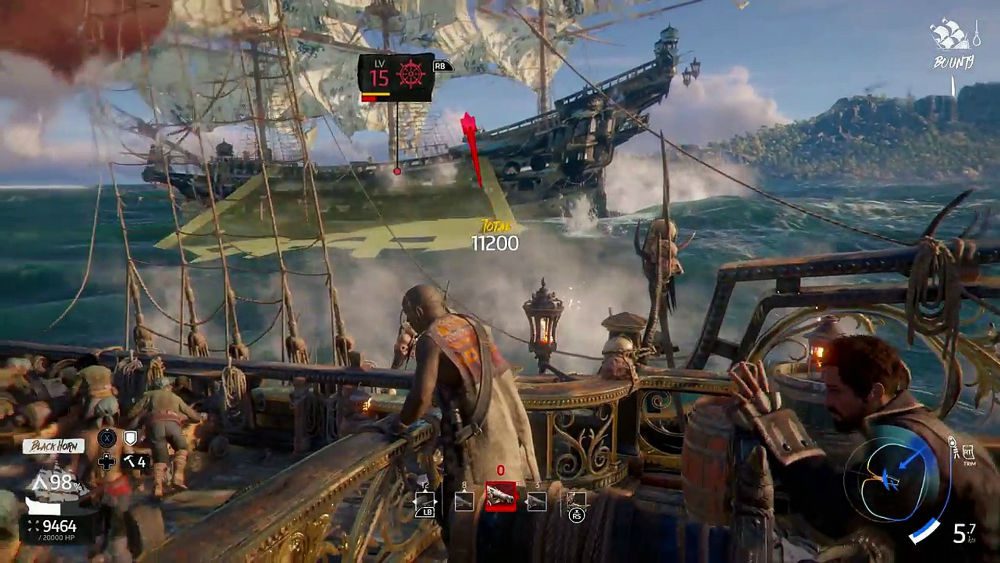Viewport: 1000px width, 563px height.
Task: Click the white shield brace icon
Action: coord(130,438)
